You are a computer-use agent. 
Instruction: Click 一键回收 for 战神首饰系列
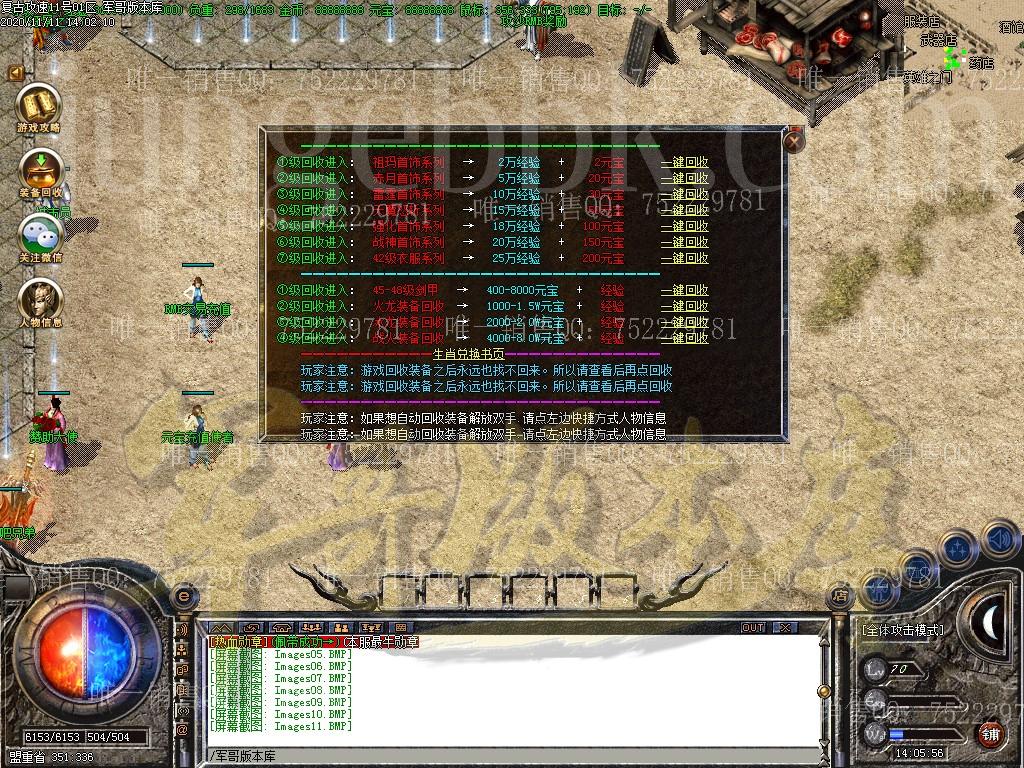click(x=684, y=242)
